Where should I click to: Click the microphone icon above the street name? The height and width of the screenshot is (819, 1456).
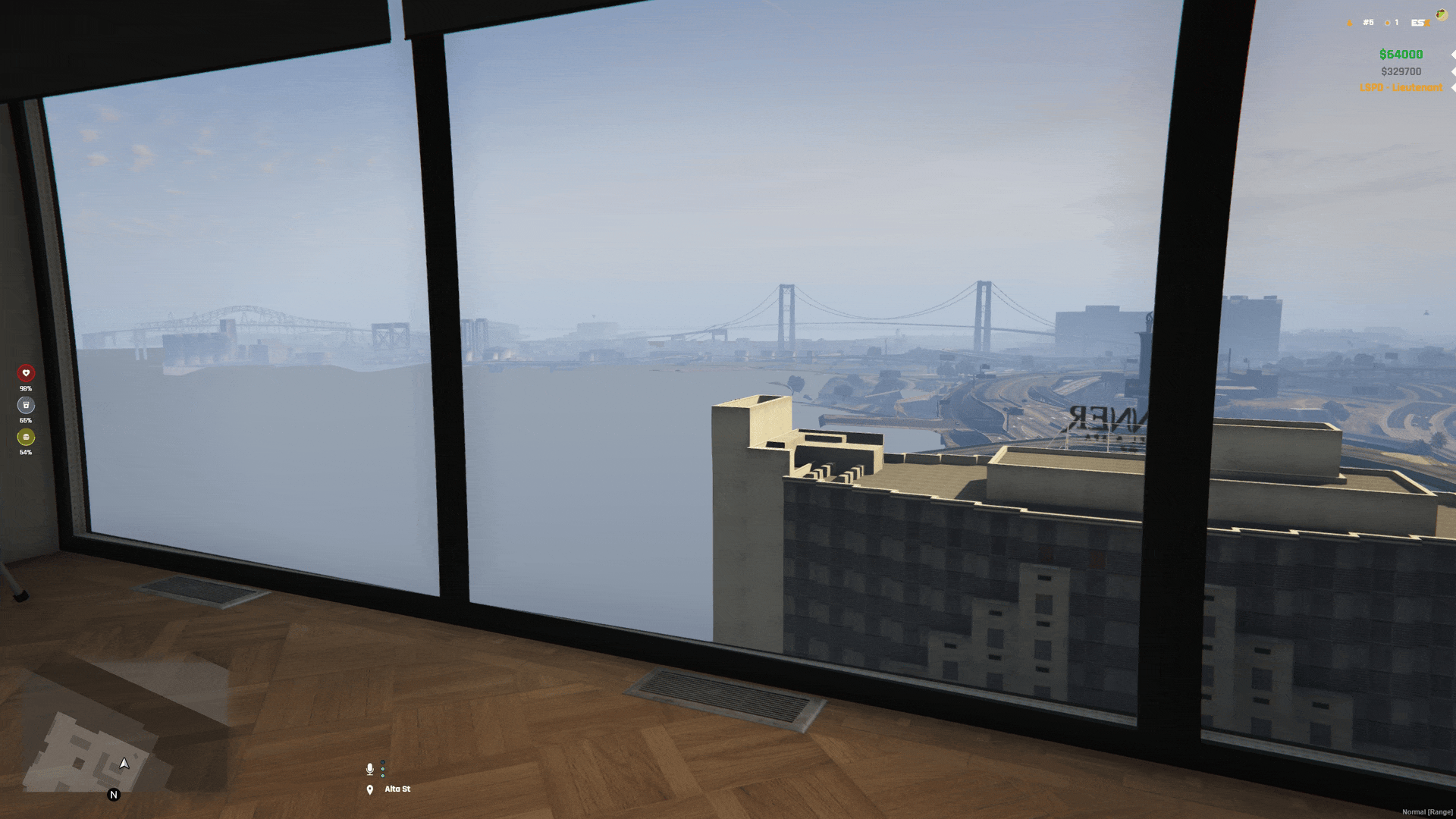370,769
